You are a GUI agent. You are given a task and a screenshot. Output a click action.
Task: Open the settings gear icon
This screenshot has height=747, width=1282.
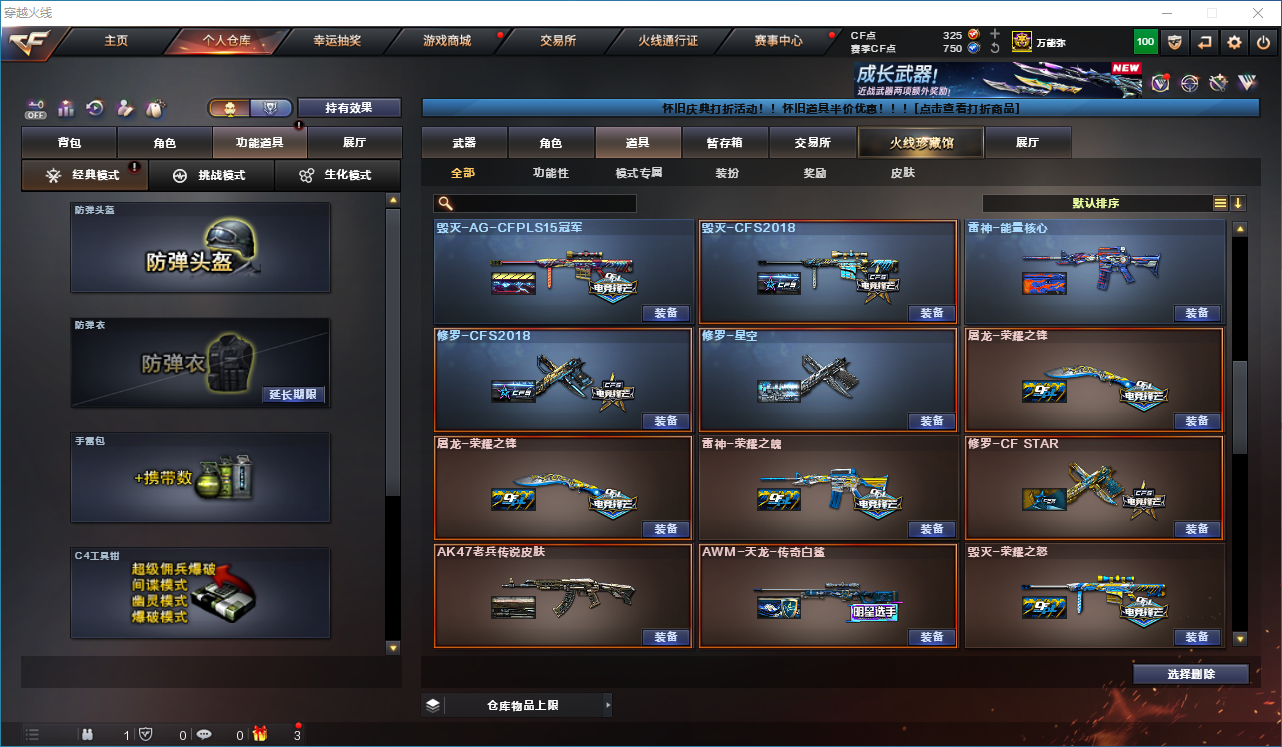(1235, 42)
